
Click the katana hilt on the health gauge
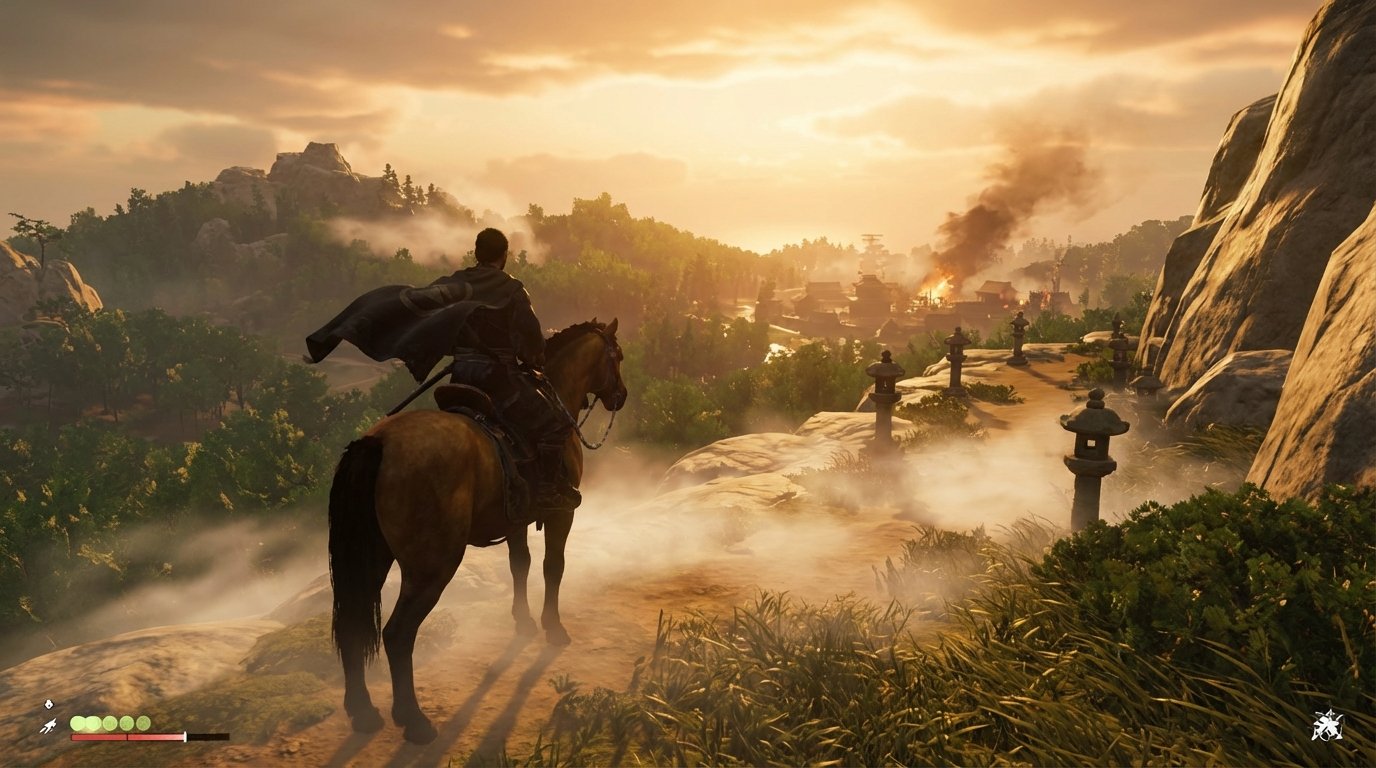185,737
